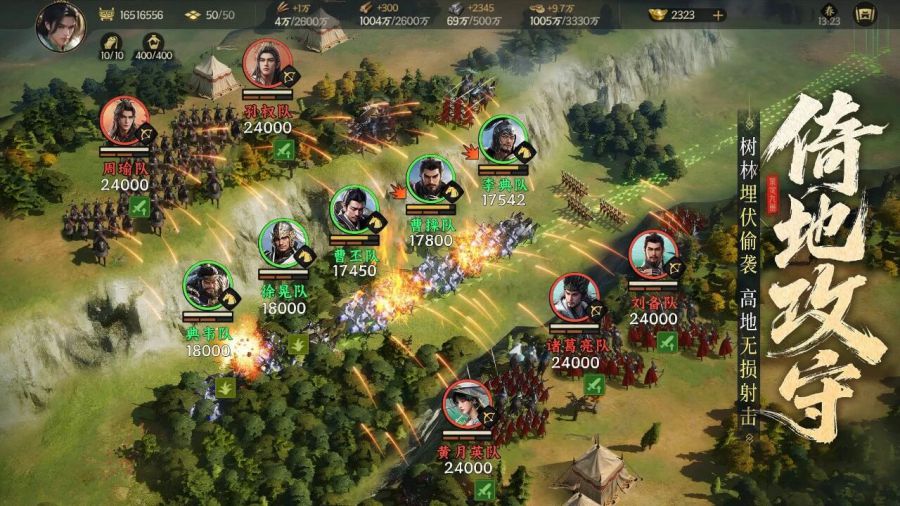The width and height of the screenshot is (900, 506).
Task: Click the green sword icon under 刘备队
Action: coord(667,341)
